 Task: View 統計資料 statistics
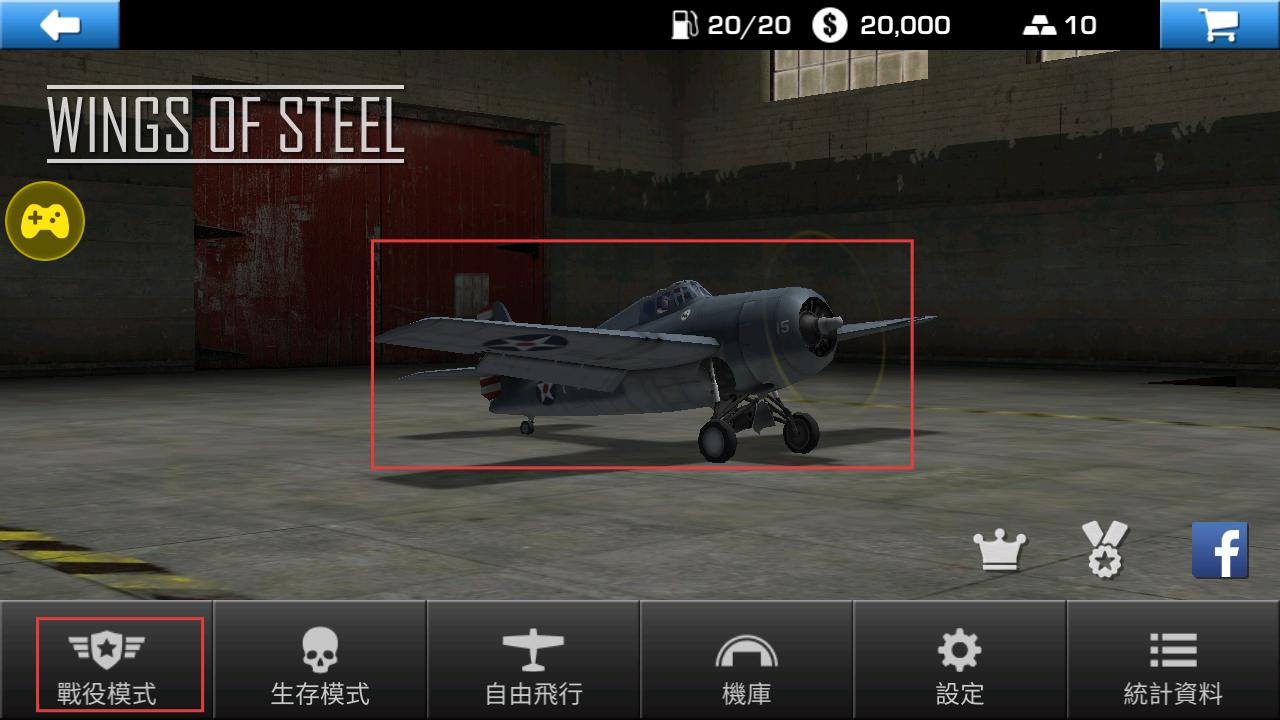pos(1173,664)
